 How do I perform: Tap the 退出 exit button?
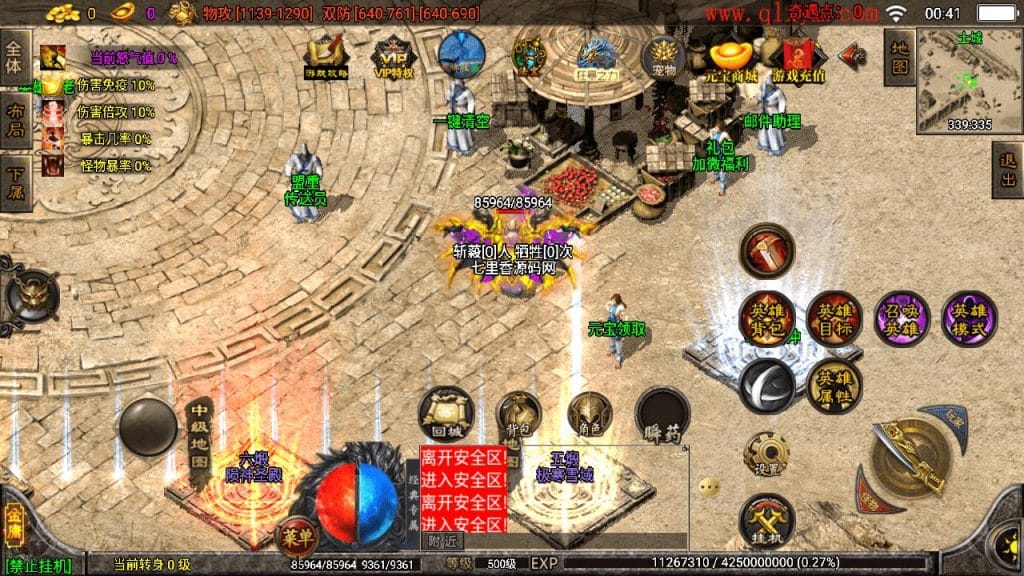coord(1008,170)
